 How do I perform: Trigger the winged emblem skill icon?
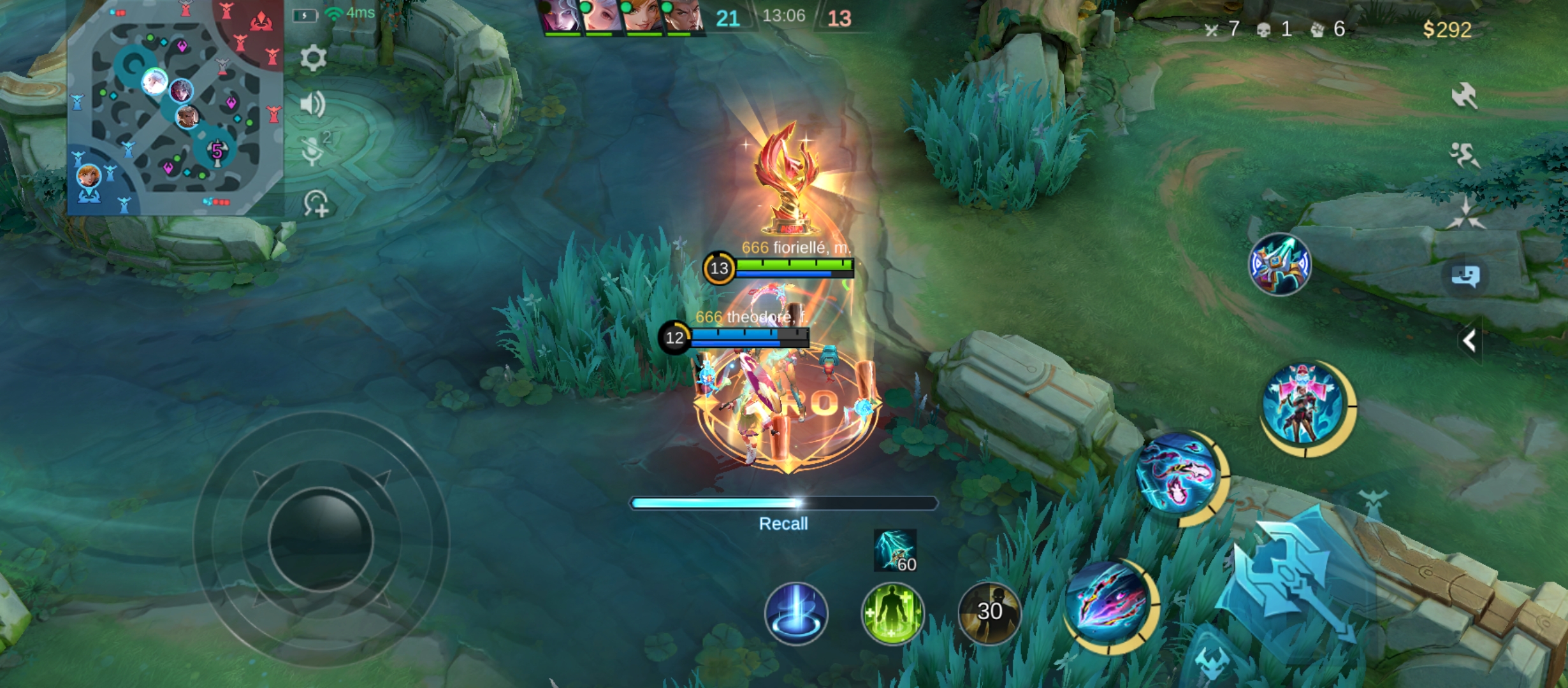coord(1279,264)
